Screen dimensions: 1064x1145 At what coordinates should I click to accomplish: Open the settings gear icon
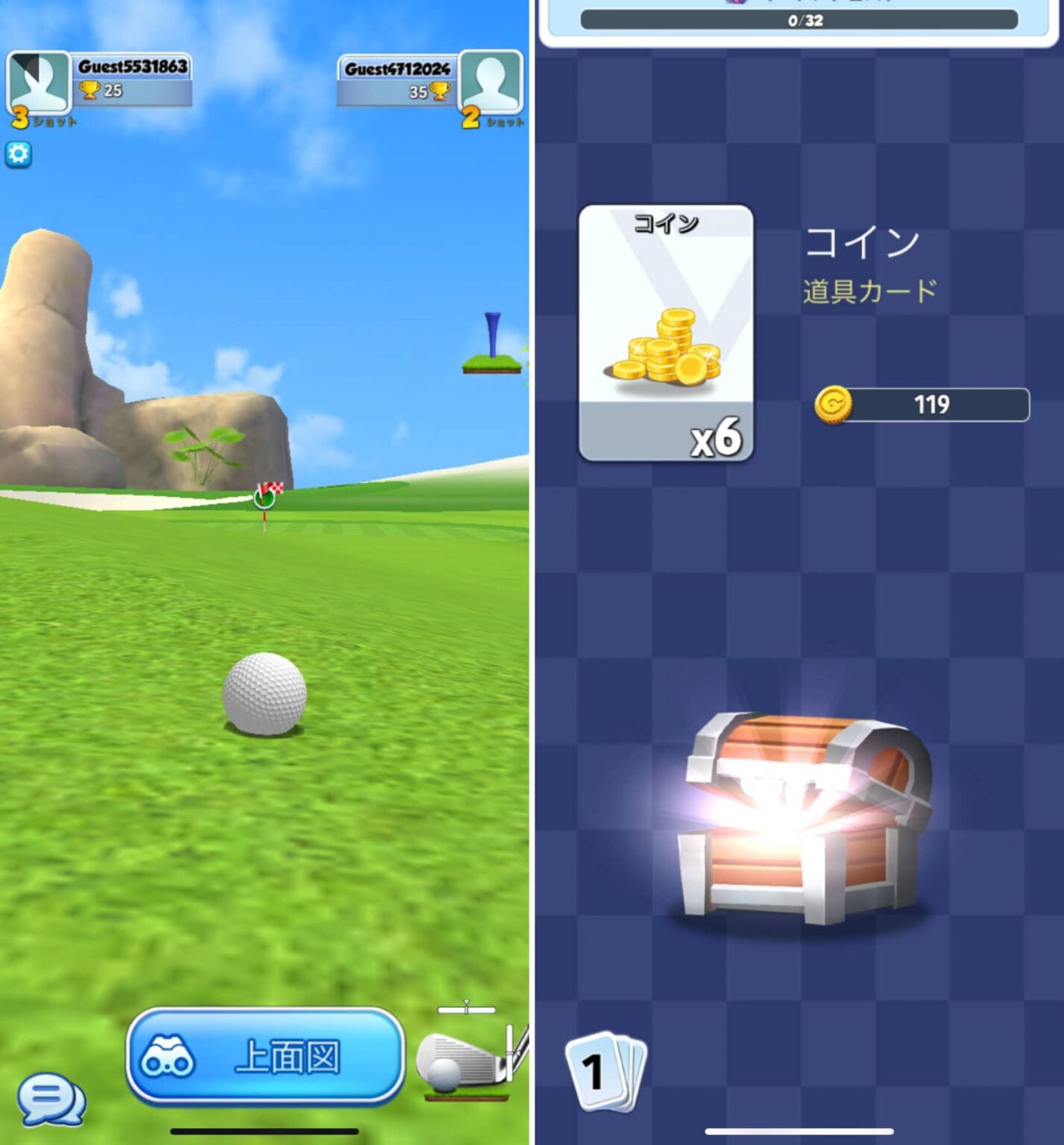coord(19,154)
